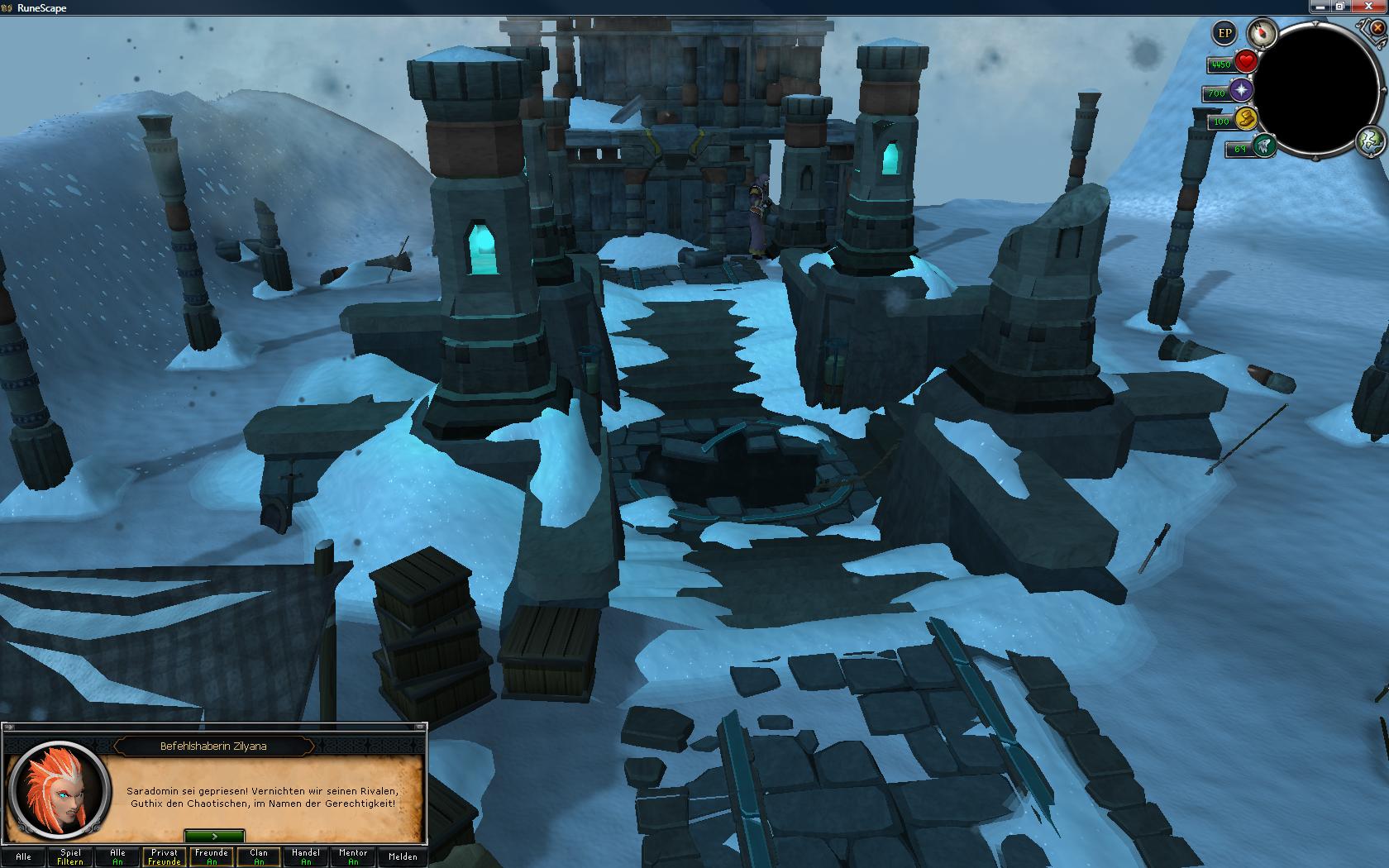
Task: Switch to the Handel chat tab
Action: click(306, 856)
